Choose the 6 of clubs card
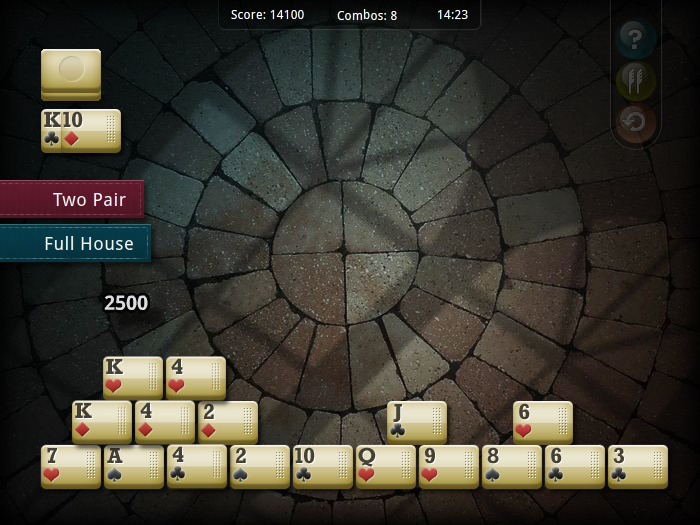 pyautogui.click(x=575, y=466)
